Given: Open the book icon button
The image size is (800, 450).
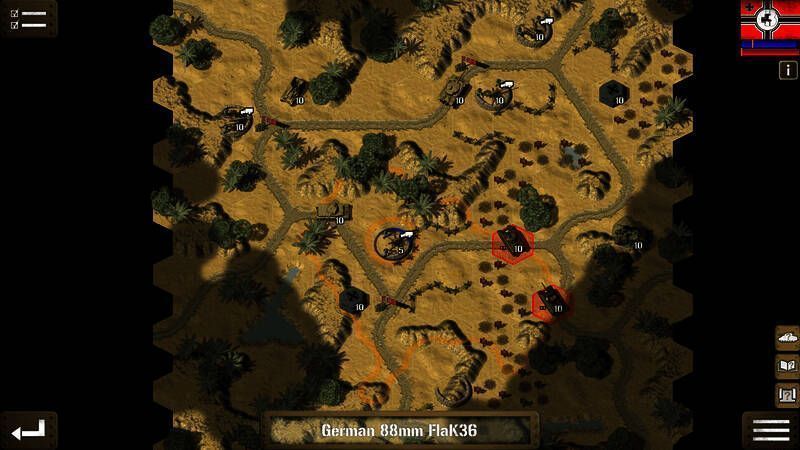Looking at the screenshot, I should click(x=787, y=365).
